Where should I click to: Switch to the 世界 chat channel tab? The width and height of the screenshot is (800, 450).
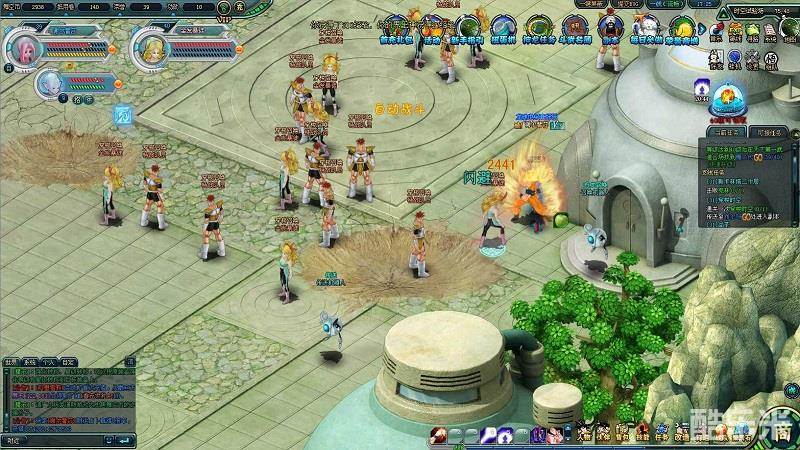pyautogui.click(x=11, y=362)
